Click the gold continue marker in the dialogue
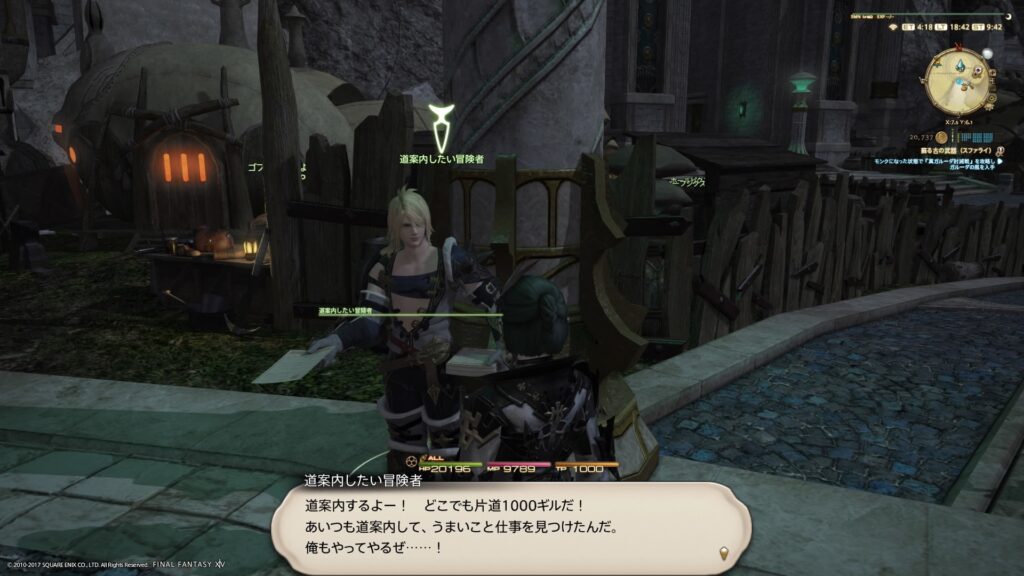Viewport: 1024px width, 576px height. (723, 553)
